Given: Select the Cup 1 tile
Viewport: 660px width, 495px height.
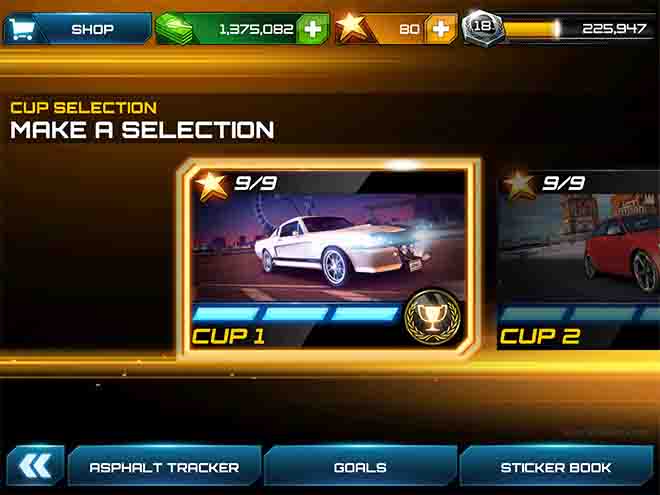Looking at the screenshot, I should pos(327,258).
